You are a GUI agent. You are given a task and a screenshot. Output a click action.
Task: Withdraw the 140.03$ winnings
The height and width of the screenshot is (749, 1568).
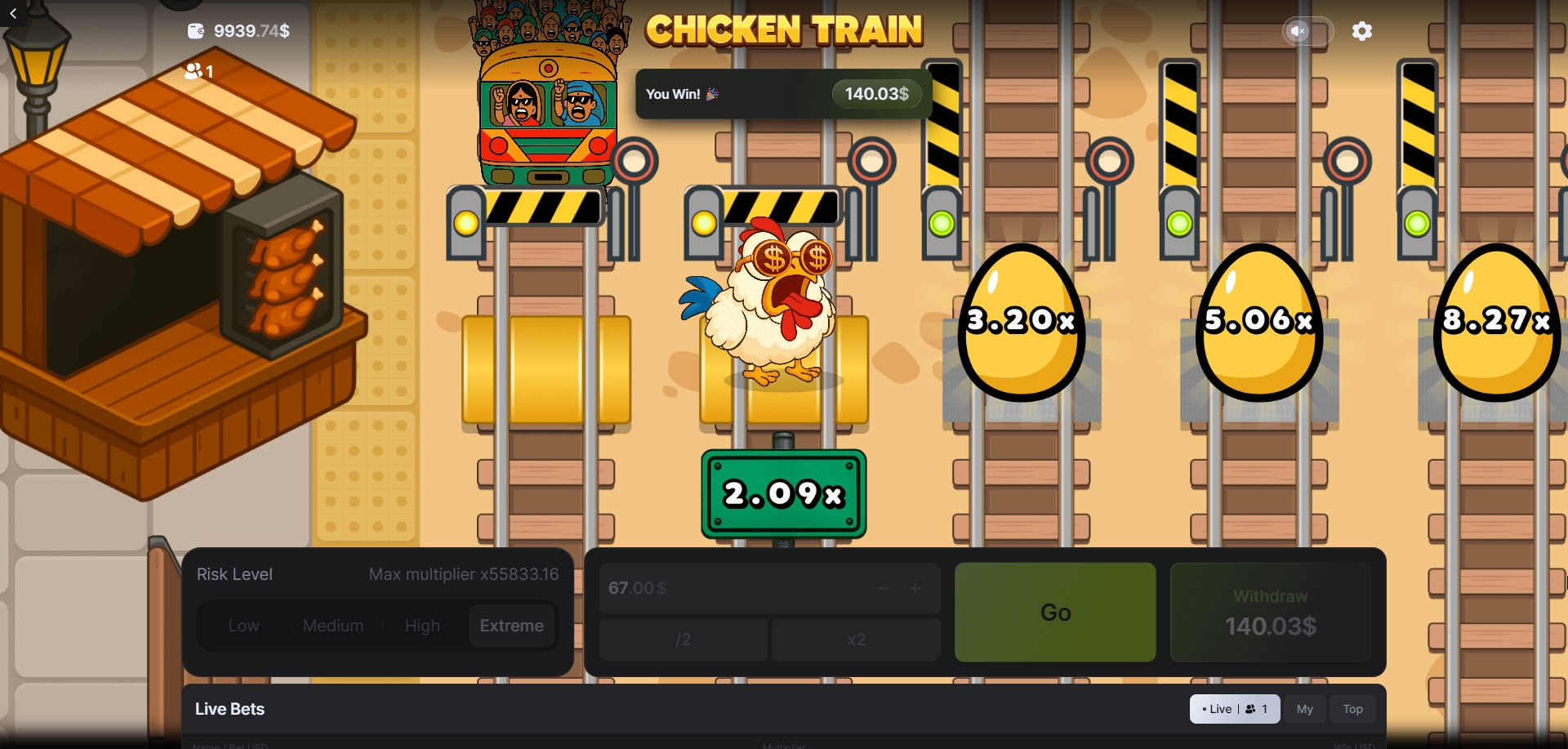click(x=1269, y=612)
